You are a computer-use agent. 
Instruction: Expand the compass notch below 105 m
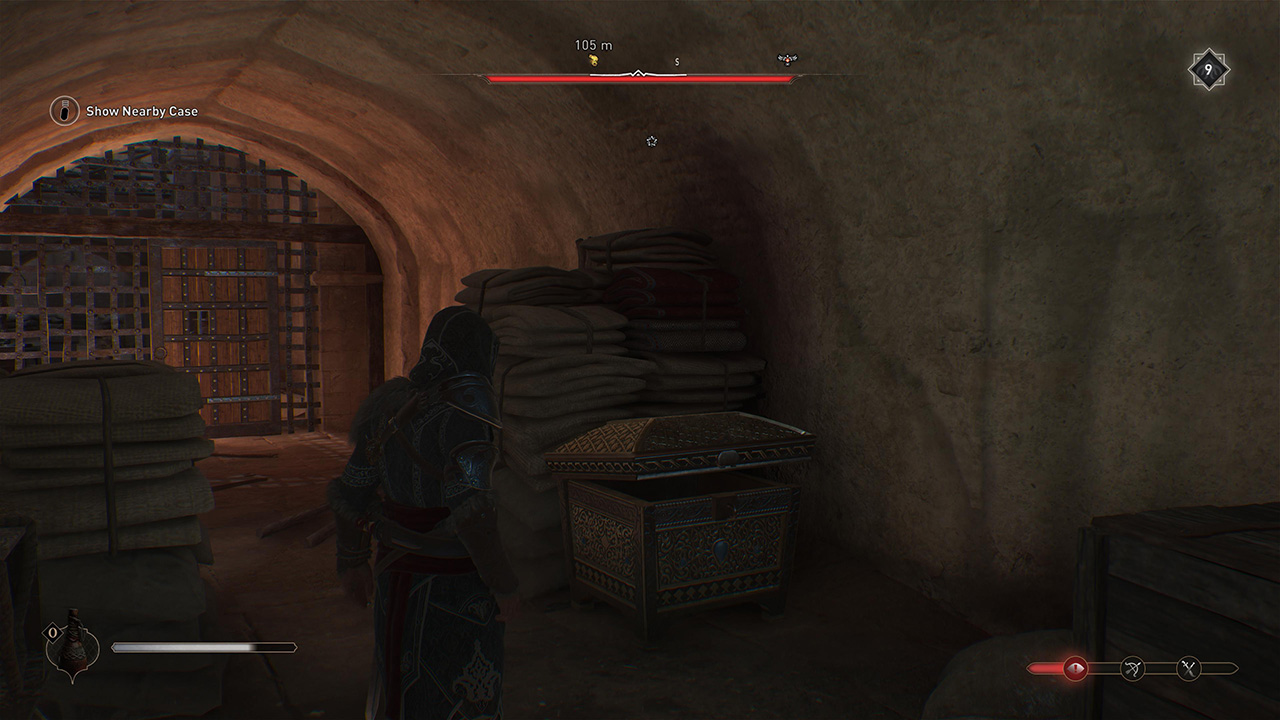638,69
